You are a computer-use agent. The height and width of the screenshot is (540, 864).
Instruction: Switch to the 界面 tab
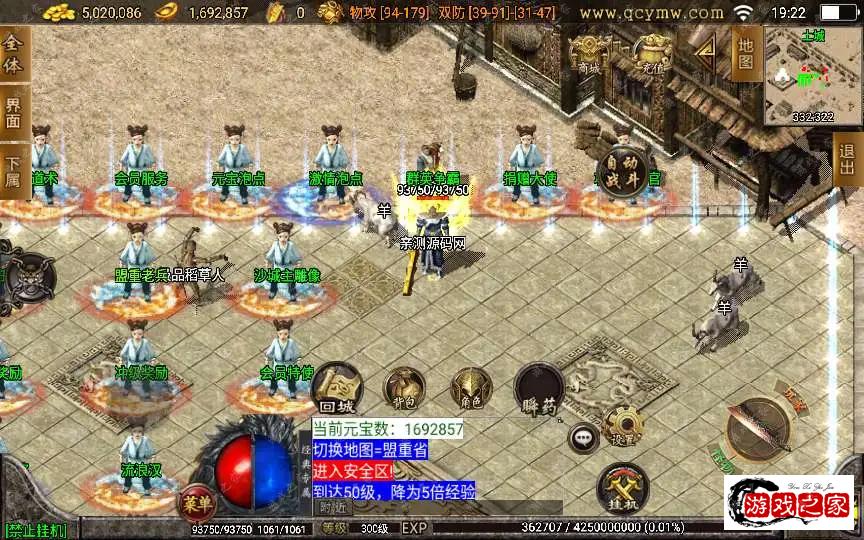click(x=13, y=113)
